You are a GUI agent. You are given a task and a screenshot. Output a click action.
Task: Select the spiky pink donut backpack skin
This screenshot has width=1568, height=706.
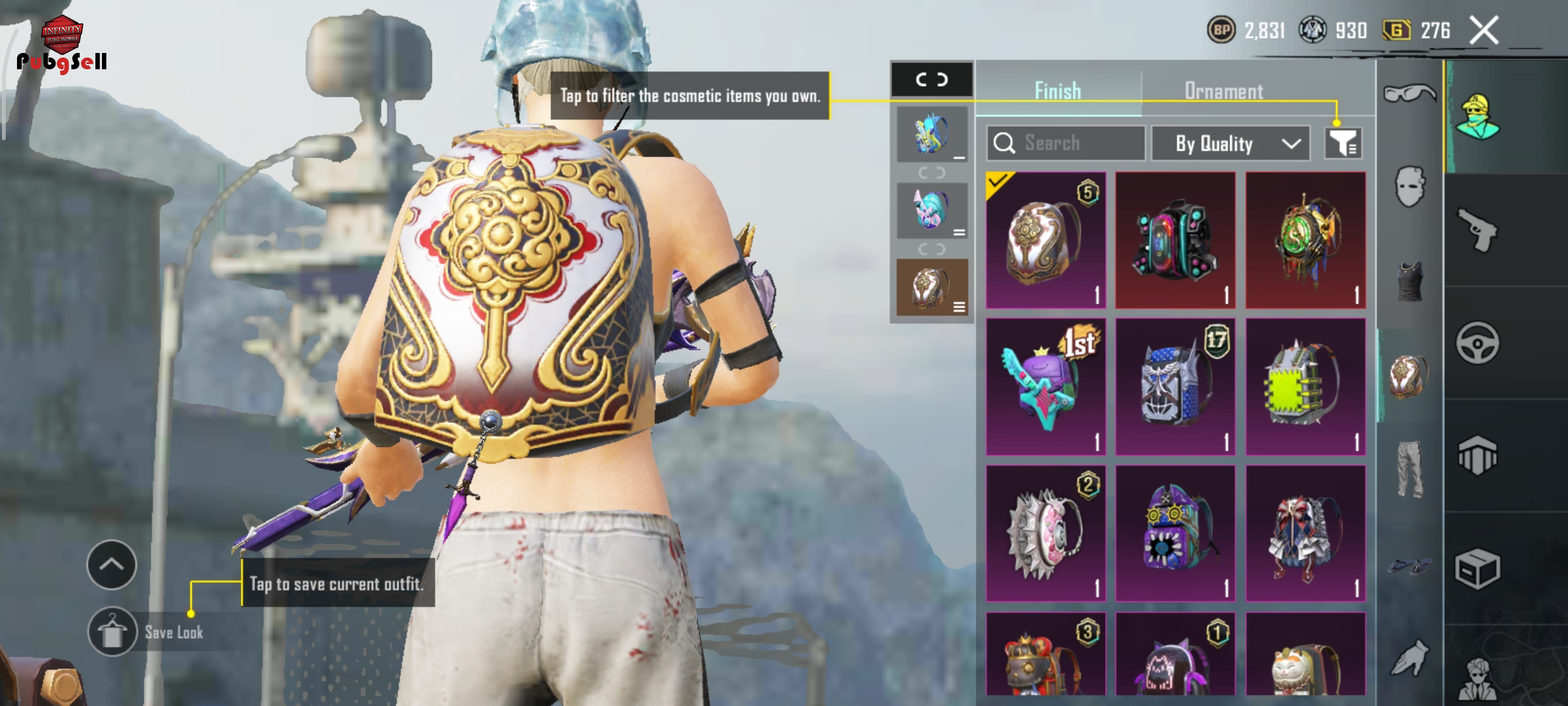pyautogui.click(x=1045, y=533)
